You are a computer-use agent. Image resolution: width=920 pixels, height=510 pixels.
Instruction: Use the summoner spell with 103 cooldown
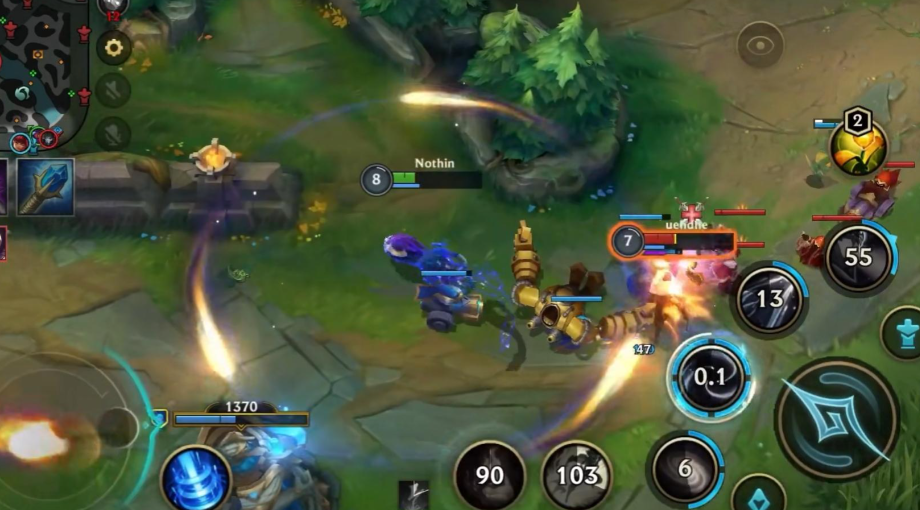pyautogui.click(x=577, y=476)
